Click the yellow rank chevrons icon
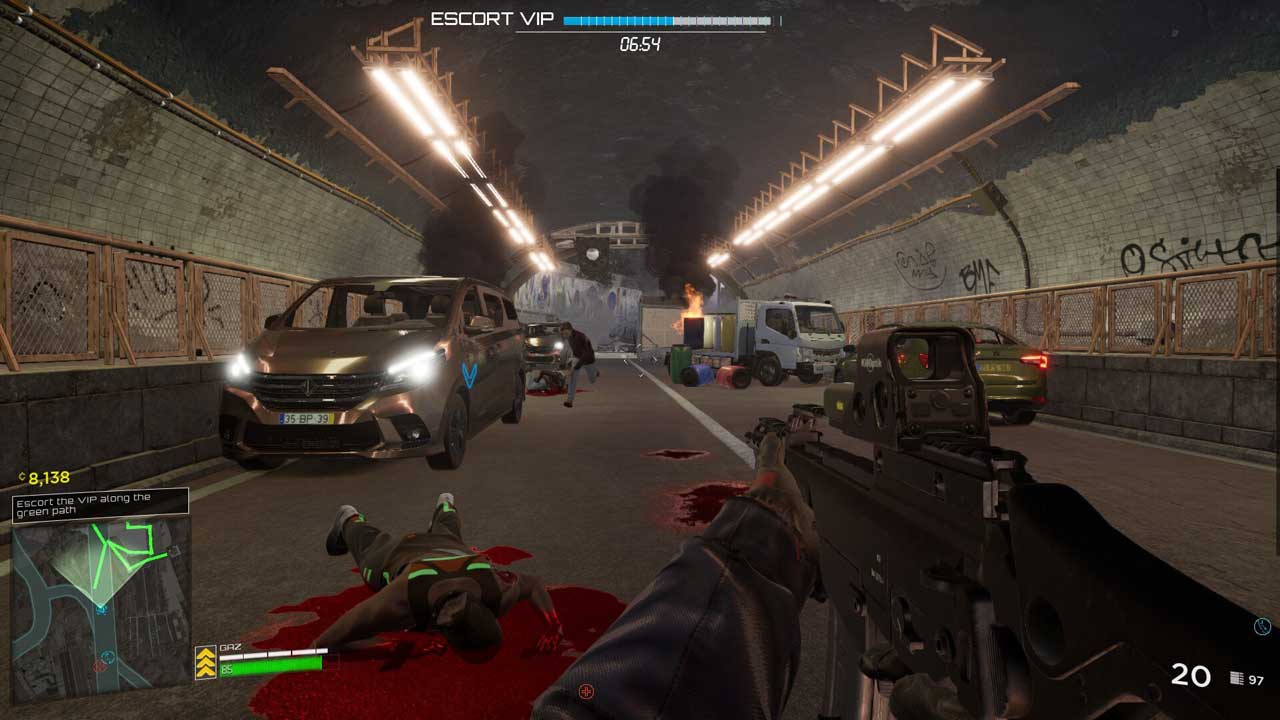The height and width of the screenshot is (720, 1280). click(206, 662)
